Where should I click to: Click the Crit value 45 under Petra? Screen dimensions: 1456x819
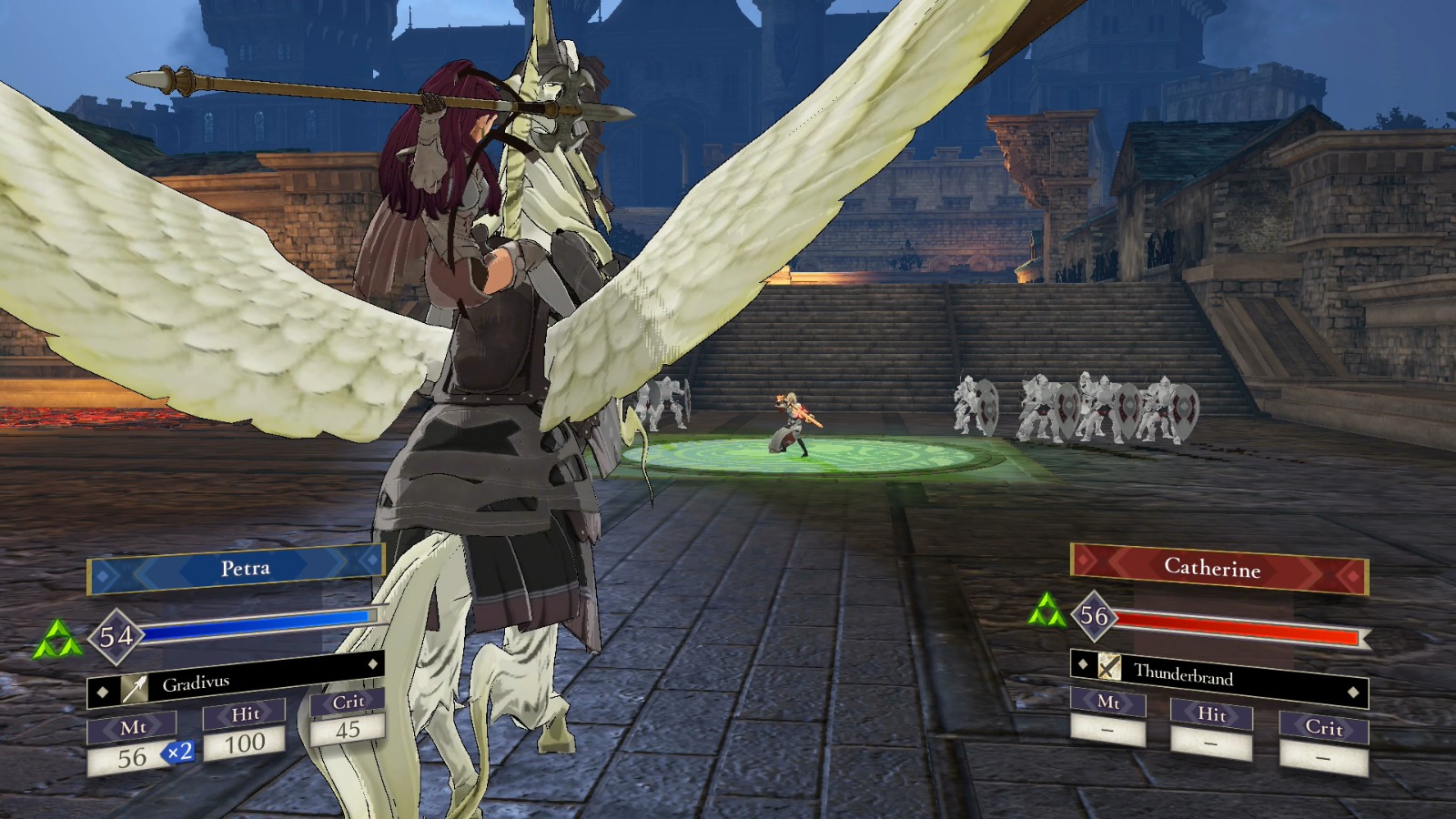click(349, 730)
